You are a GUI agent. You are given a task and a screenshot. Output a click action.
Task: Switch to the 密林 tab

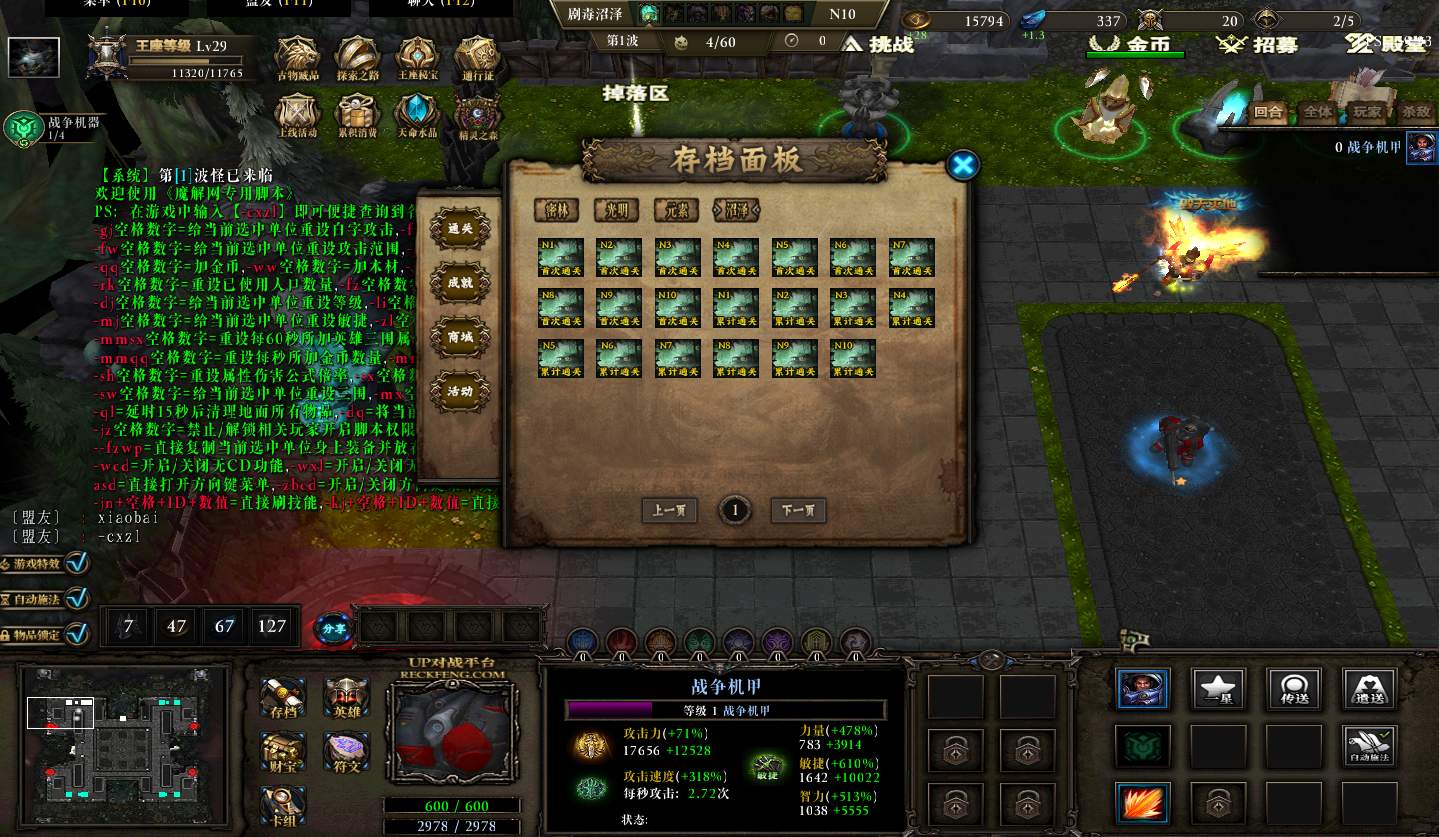click(556, 210)
